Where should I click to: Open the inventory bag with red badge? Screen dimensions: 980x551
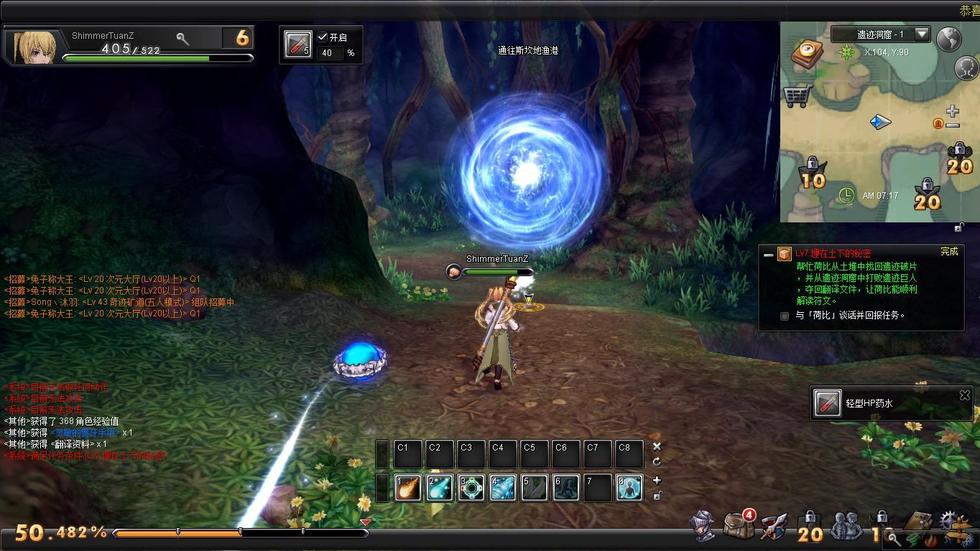739,524
